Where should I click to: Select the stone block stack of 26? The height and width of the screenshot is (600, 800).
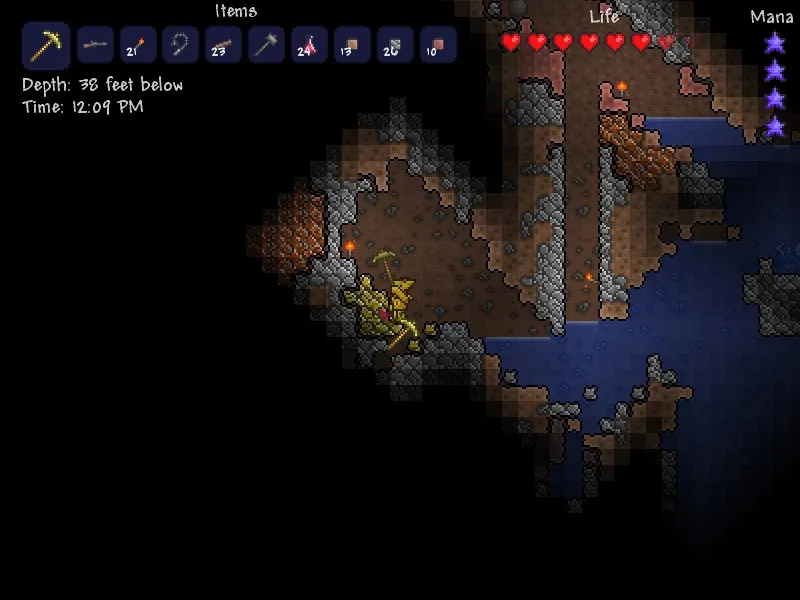click(x=396, y=45)
